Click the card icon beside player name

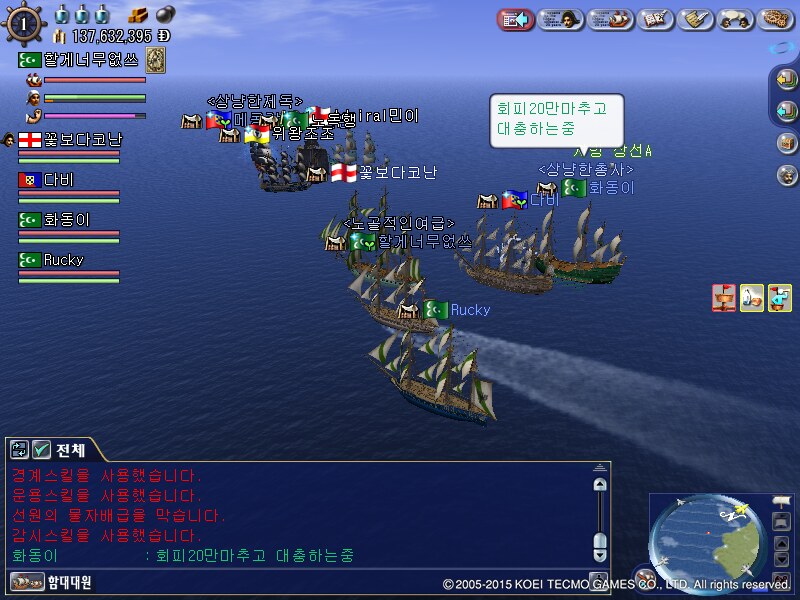pyautogui.click(x=156, y=60)
